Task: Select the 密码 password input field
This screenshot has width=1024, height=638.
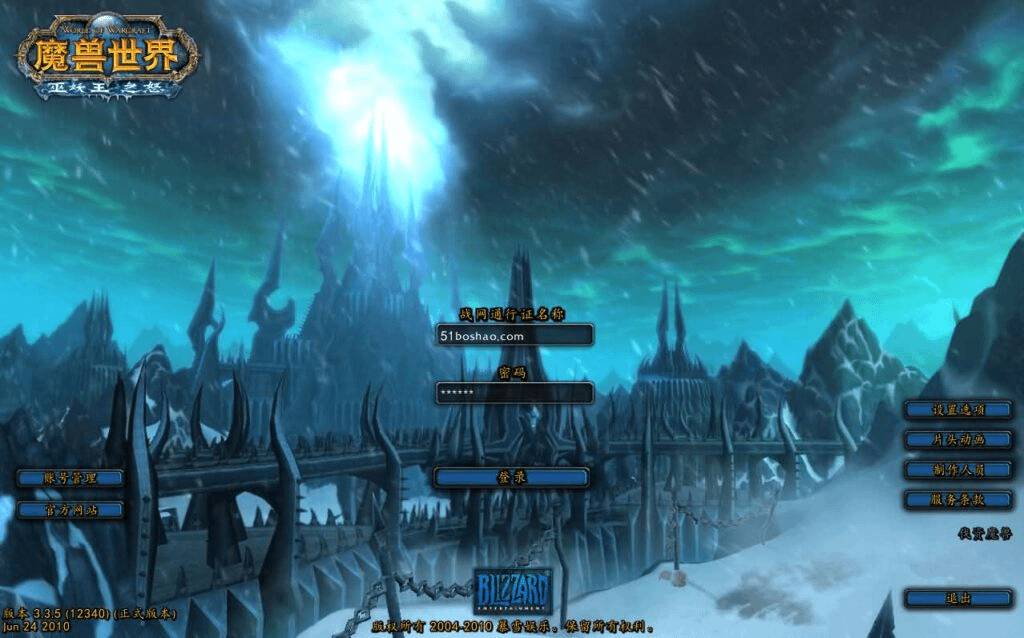Action: [x=514, y=393]
